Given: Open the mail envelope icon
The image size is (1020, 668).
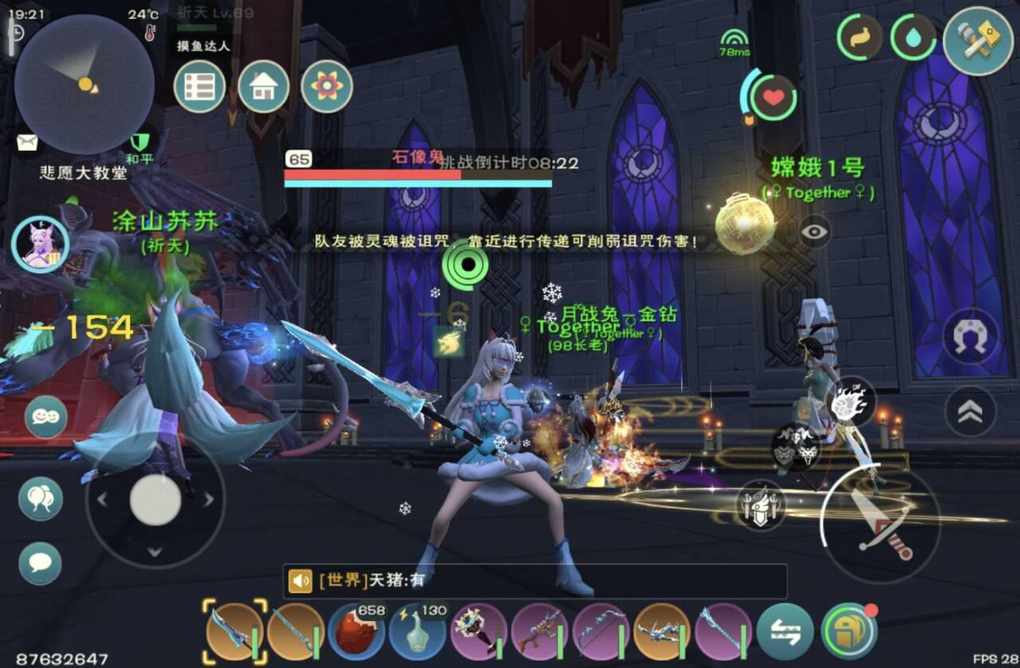Looking at the screenshot, I should point(27,142).
